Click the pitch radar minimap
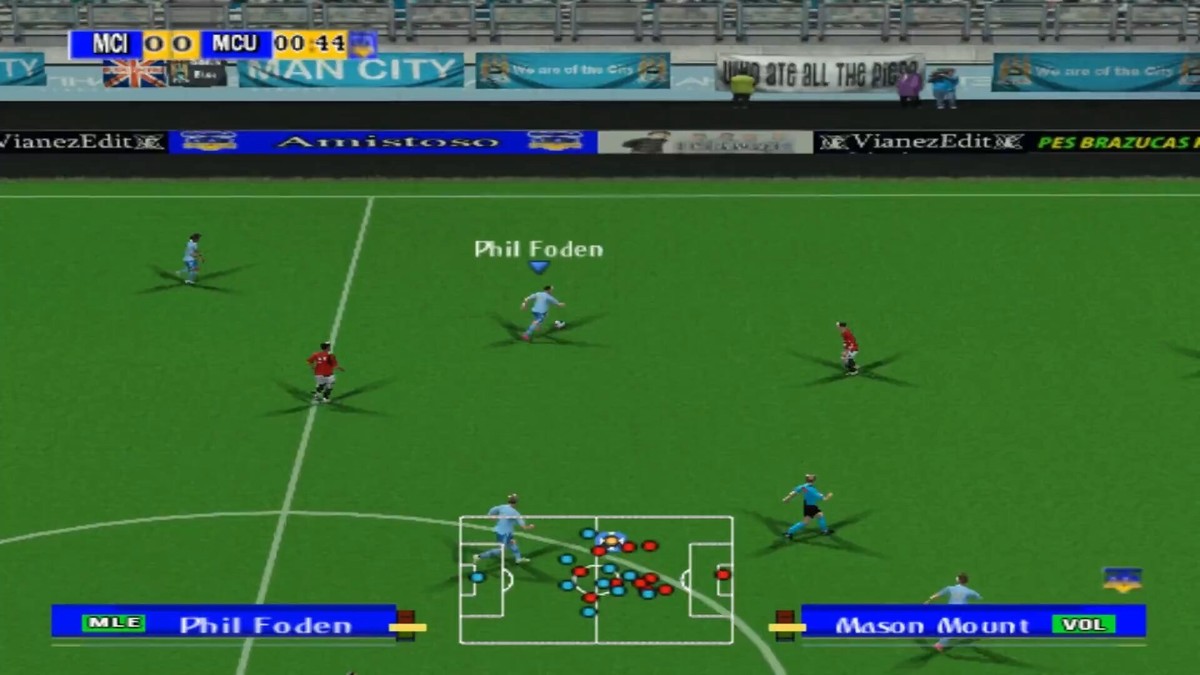The width and height of the screenshot is (1200, 675). point(596,580)
